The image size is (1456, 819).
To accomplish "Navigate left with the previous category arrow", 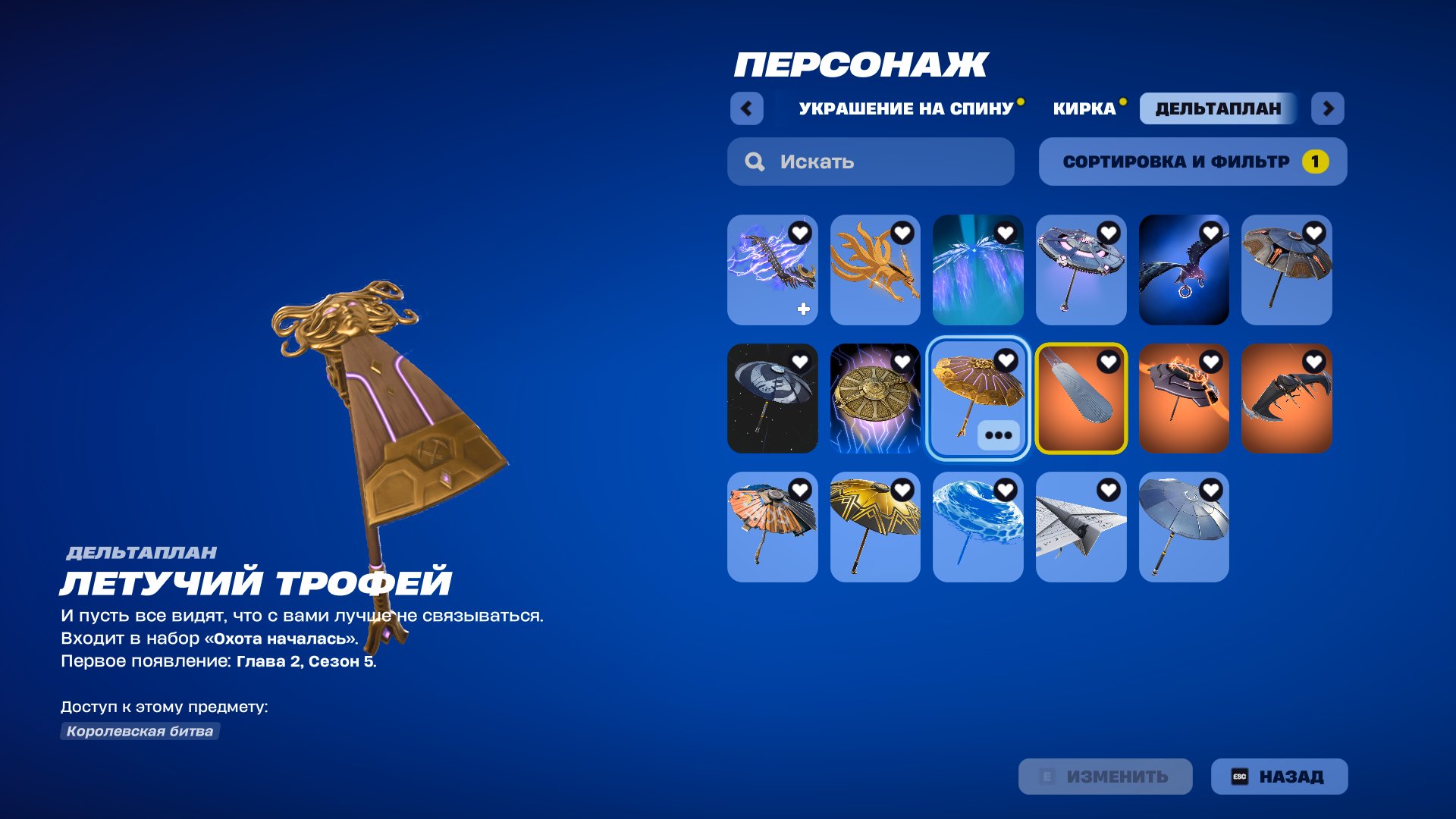I will 747,108.
